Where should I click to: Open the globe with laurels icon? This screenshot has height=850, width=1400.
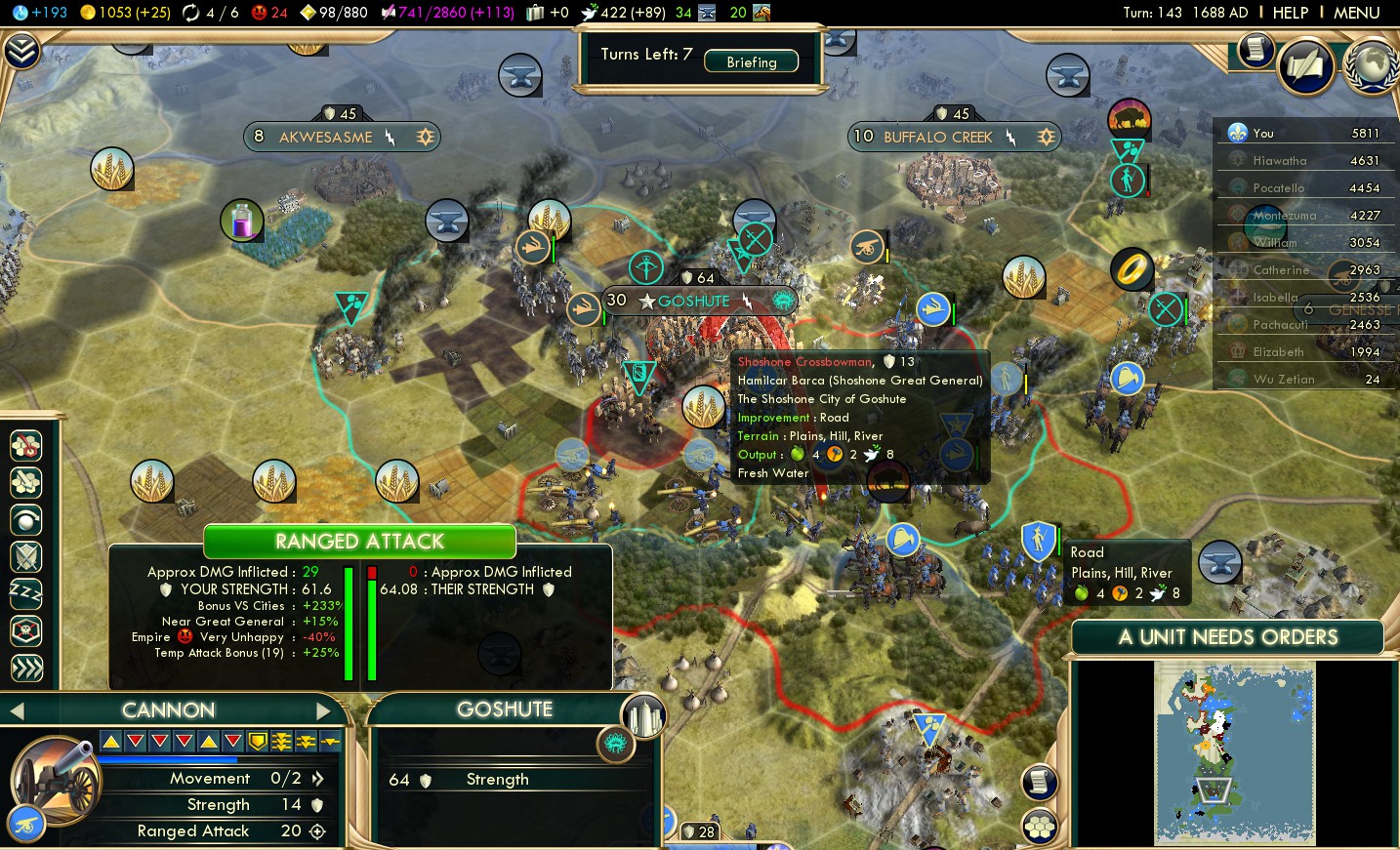tap(1373, 64)
